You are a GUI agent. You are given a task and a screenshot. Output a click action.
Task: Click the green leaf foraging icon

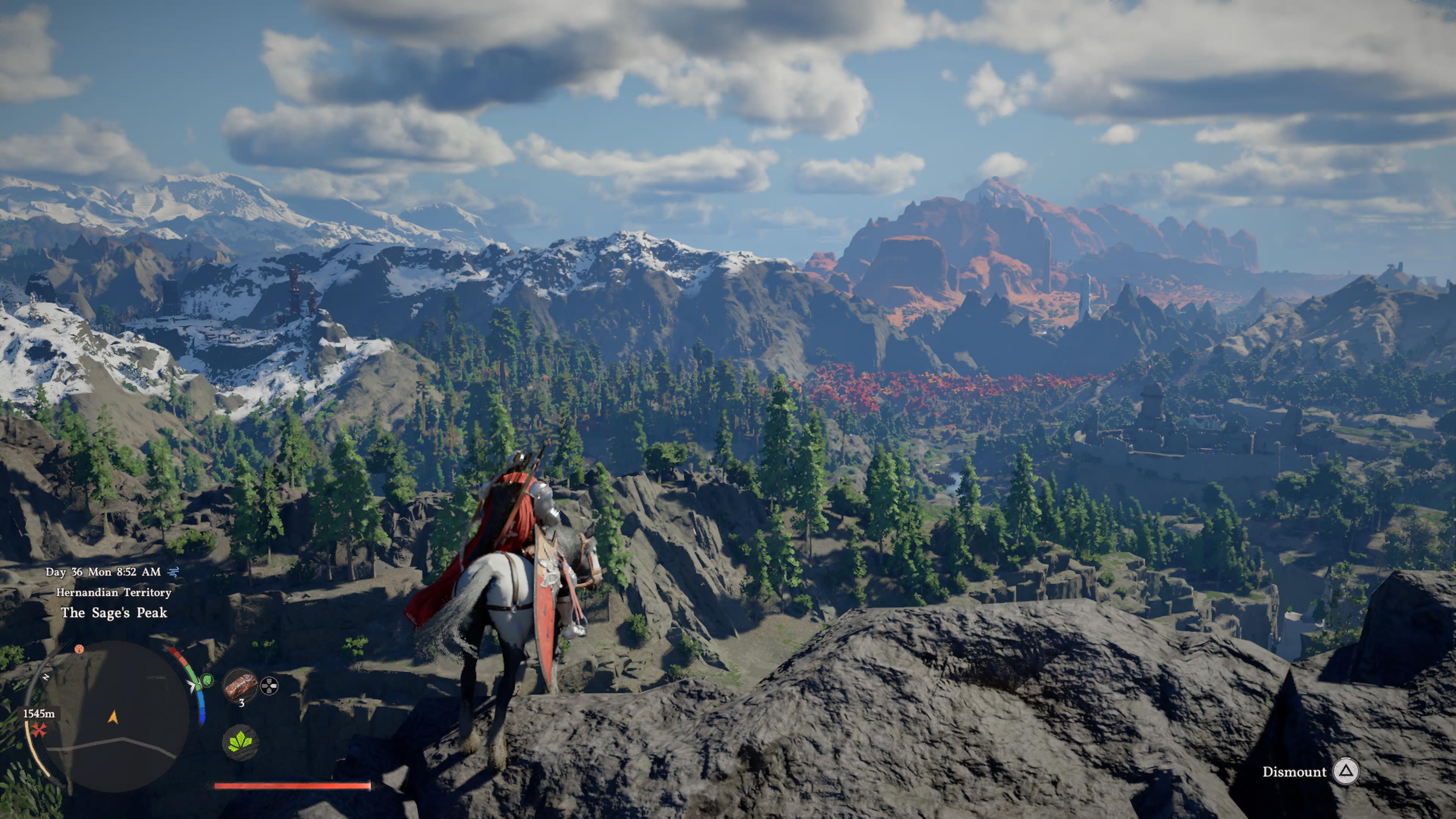click(240, 743)
